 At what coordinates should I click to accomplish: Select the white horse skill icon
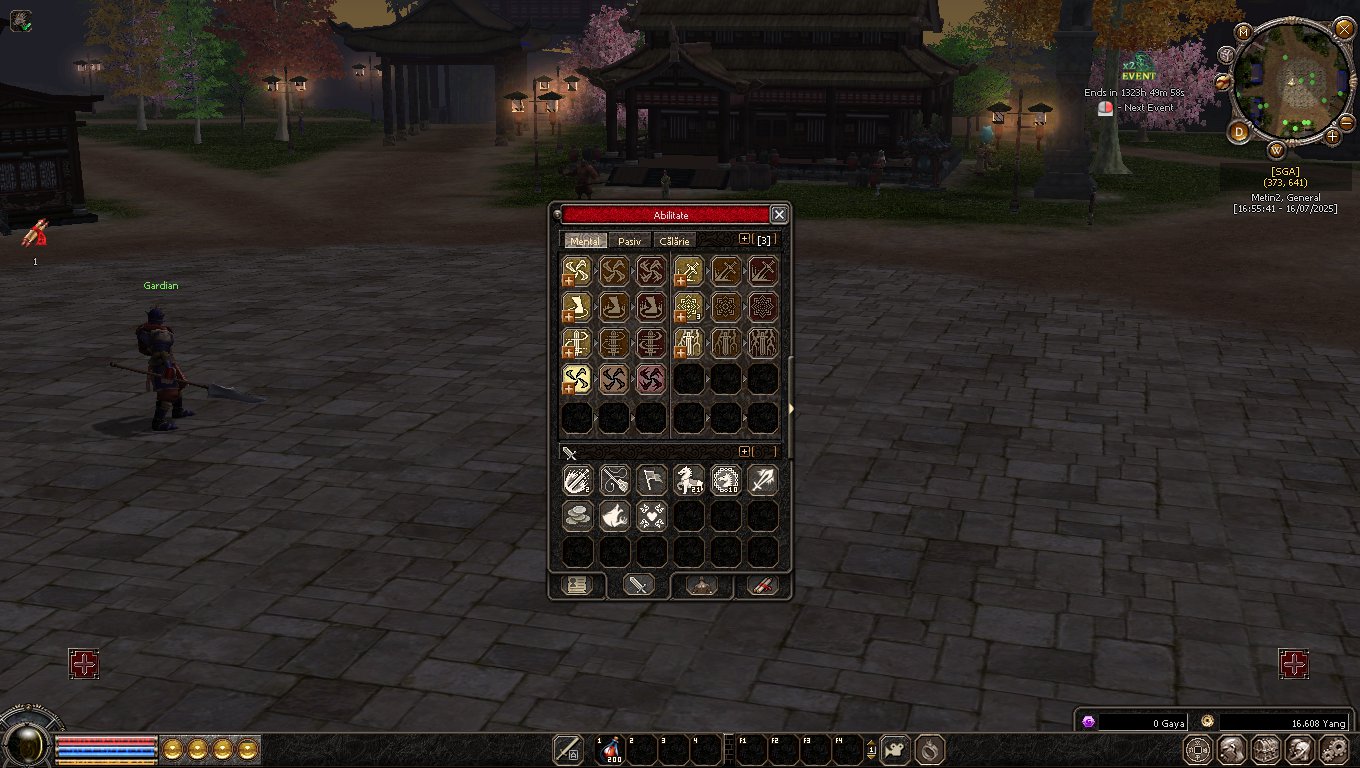click(689, 480)
